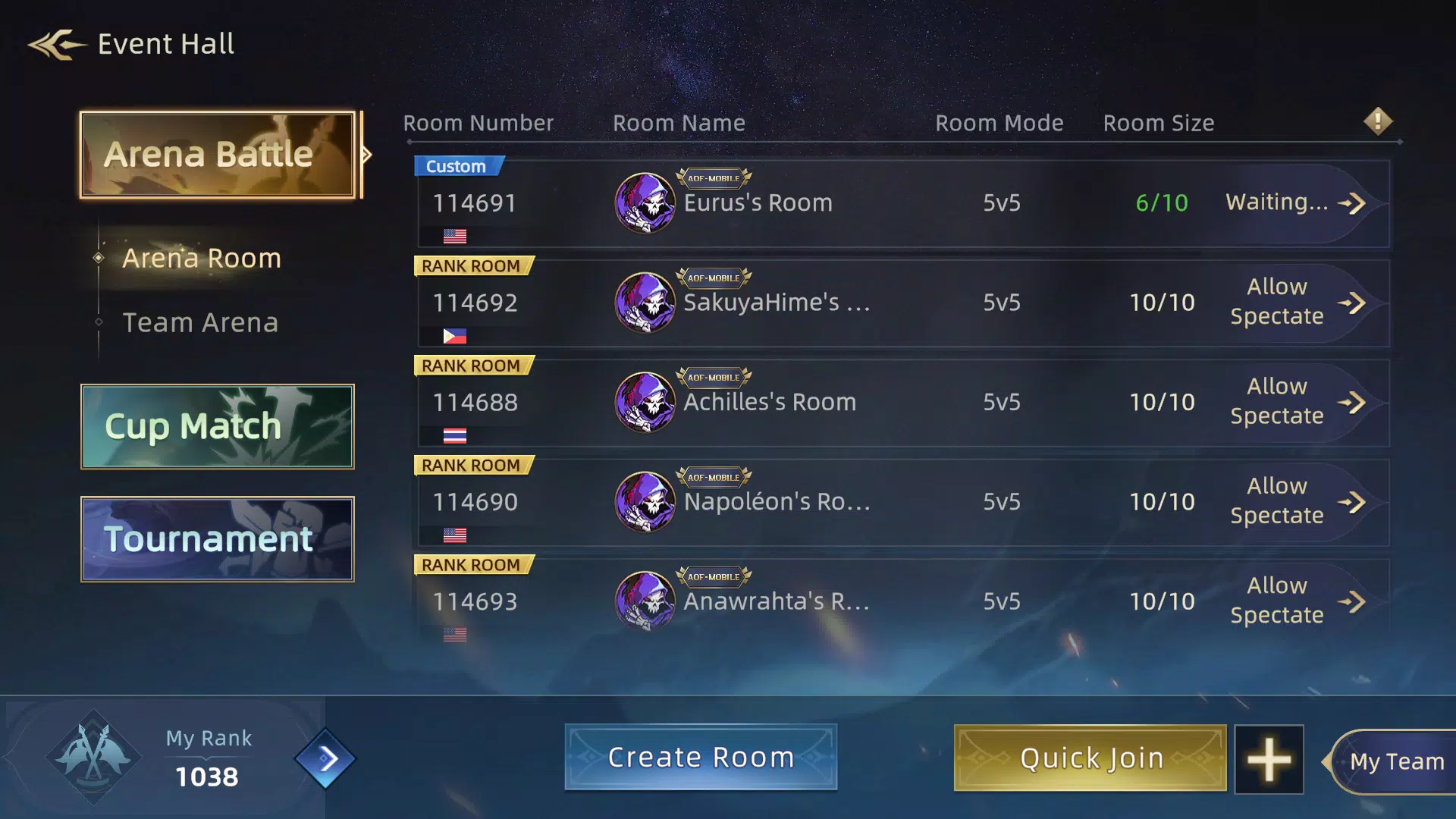This screenshot has width=1456, height=819.
Task: Click the Thailand flag under room 114688
Action: [x=453, y=435]
